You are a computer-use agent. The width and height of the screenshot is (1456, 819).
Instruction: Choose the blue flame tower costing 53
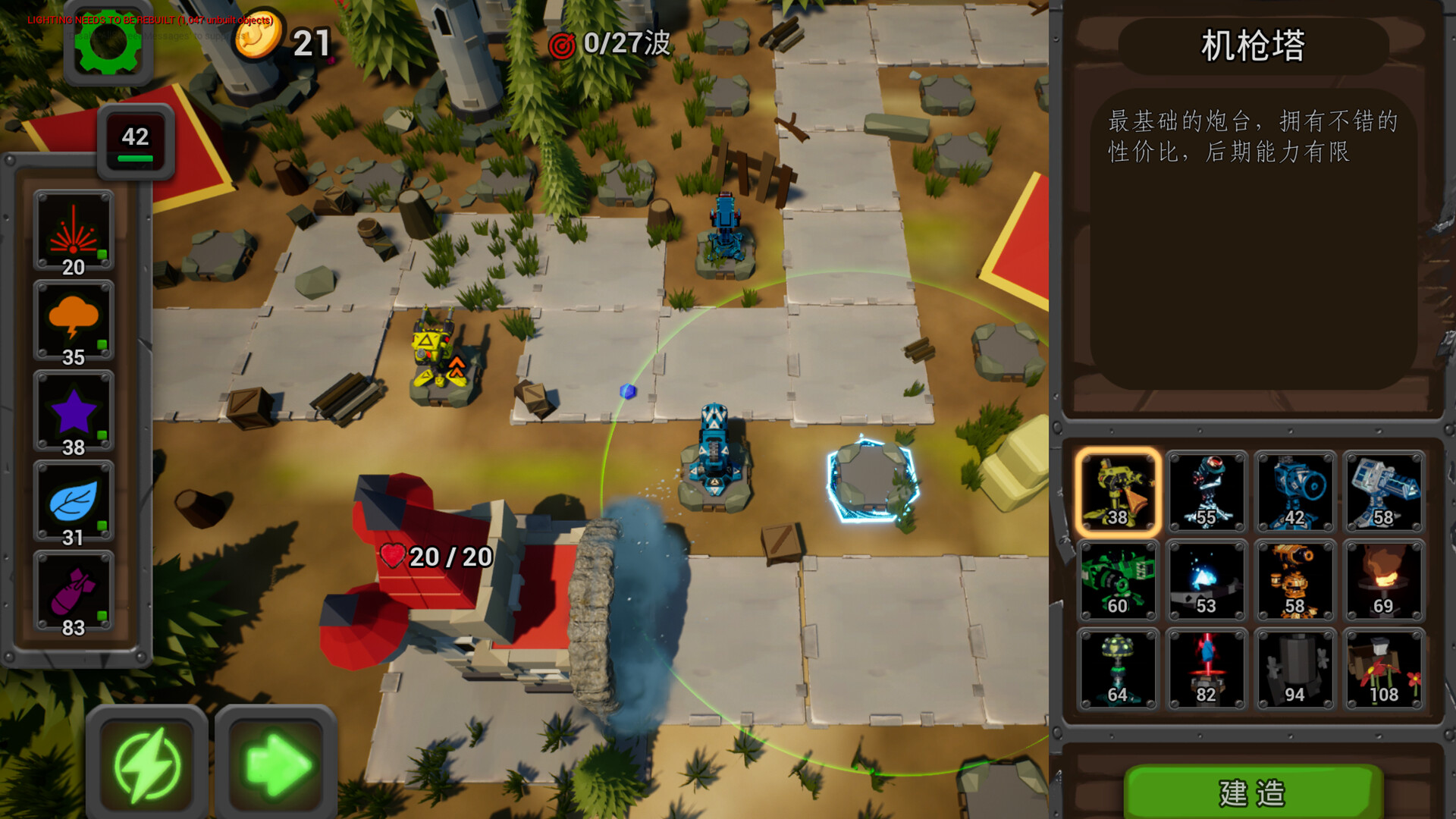1207,581
